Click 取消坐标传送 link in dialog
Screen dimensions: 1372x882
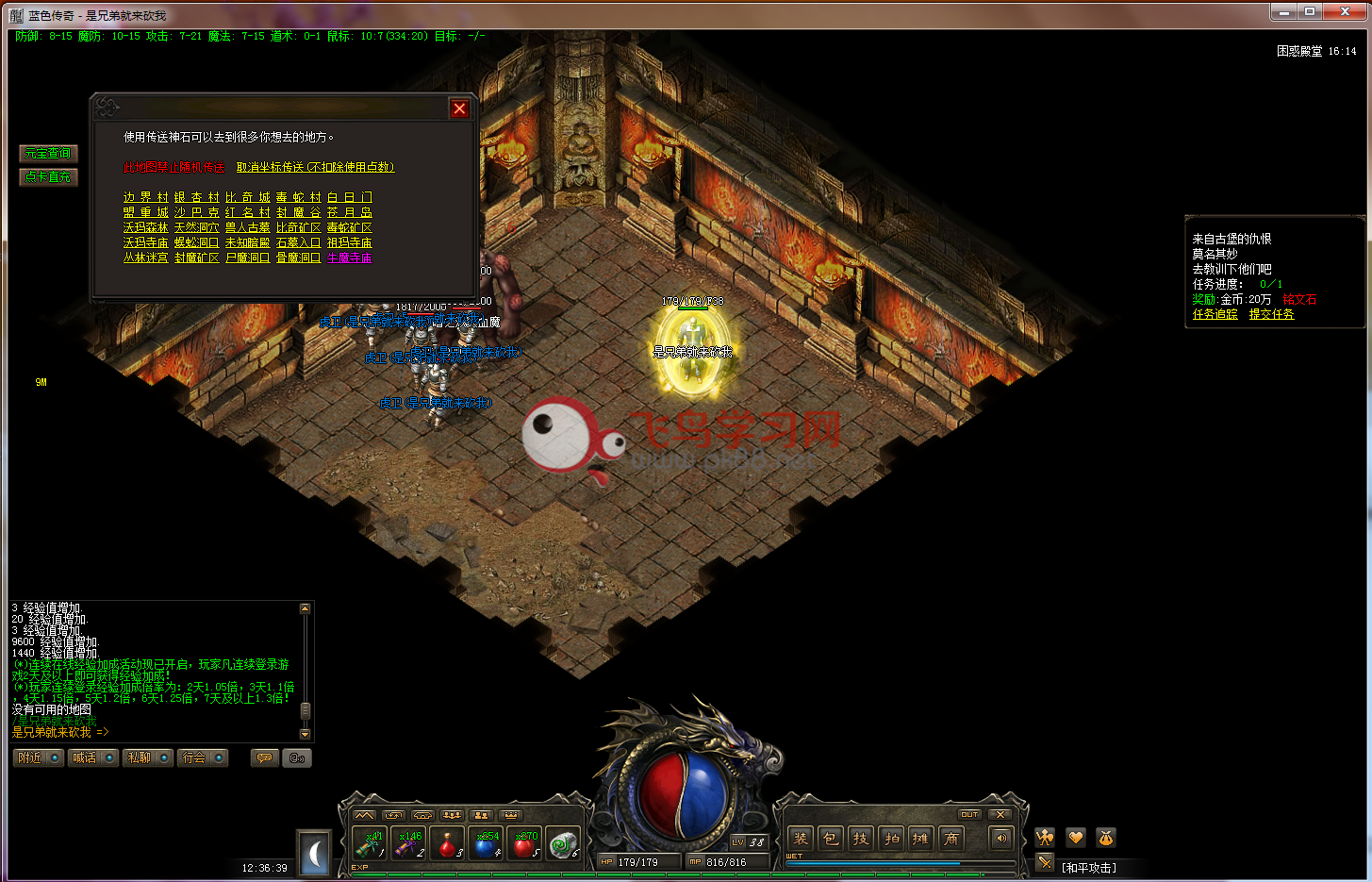pos(315,167)
